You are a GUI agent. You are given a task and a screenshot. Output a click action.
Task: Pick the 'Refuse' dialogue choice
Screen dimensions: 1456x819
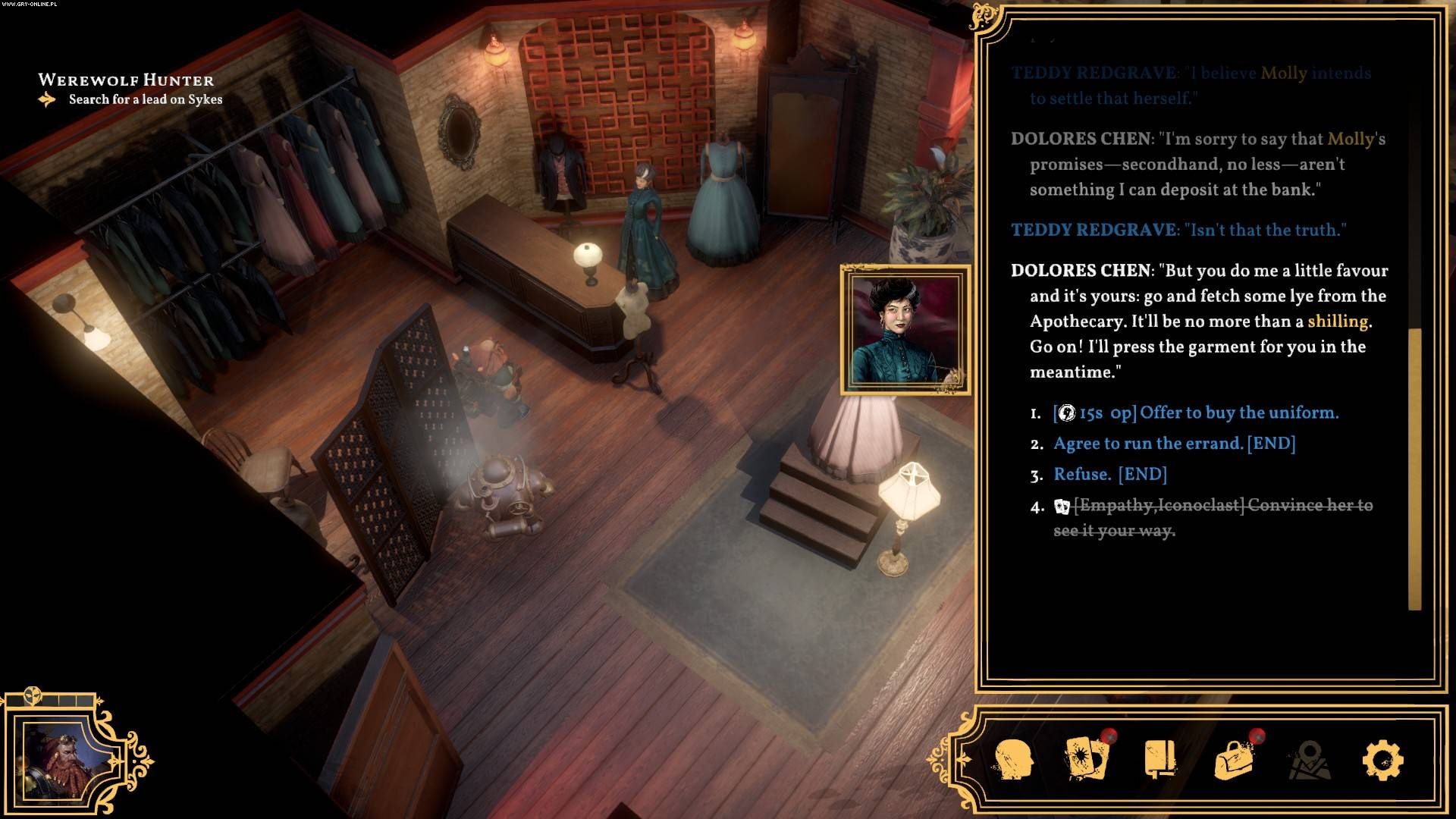1109,475
